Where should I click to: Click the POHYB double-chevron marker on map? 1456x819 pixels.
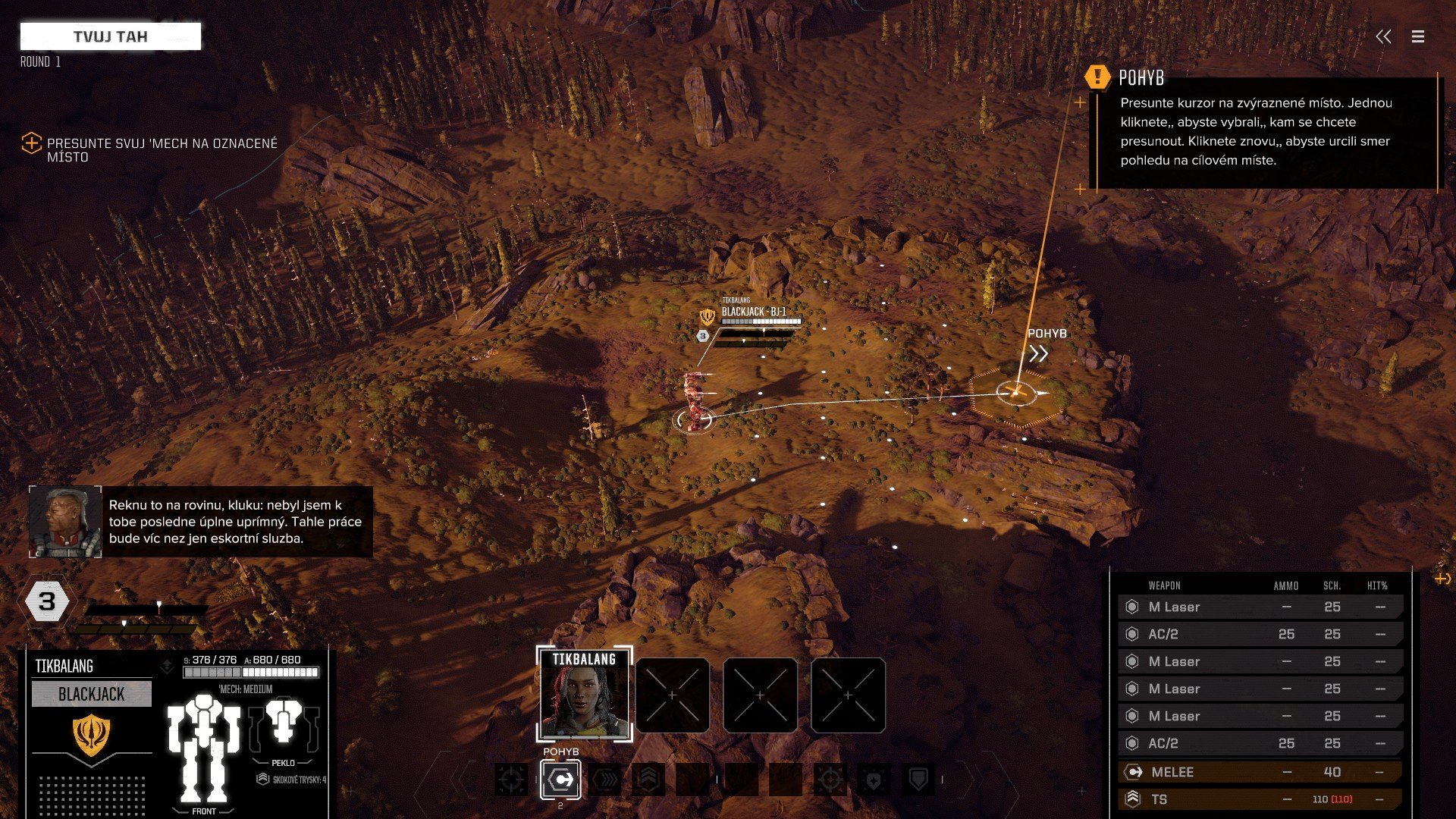pyautogui.click(x=1039, y=351)
